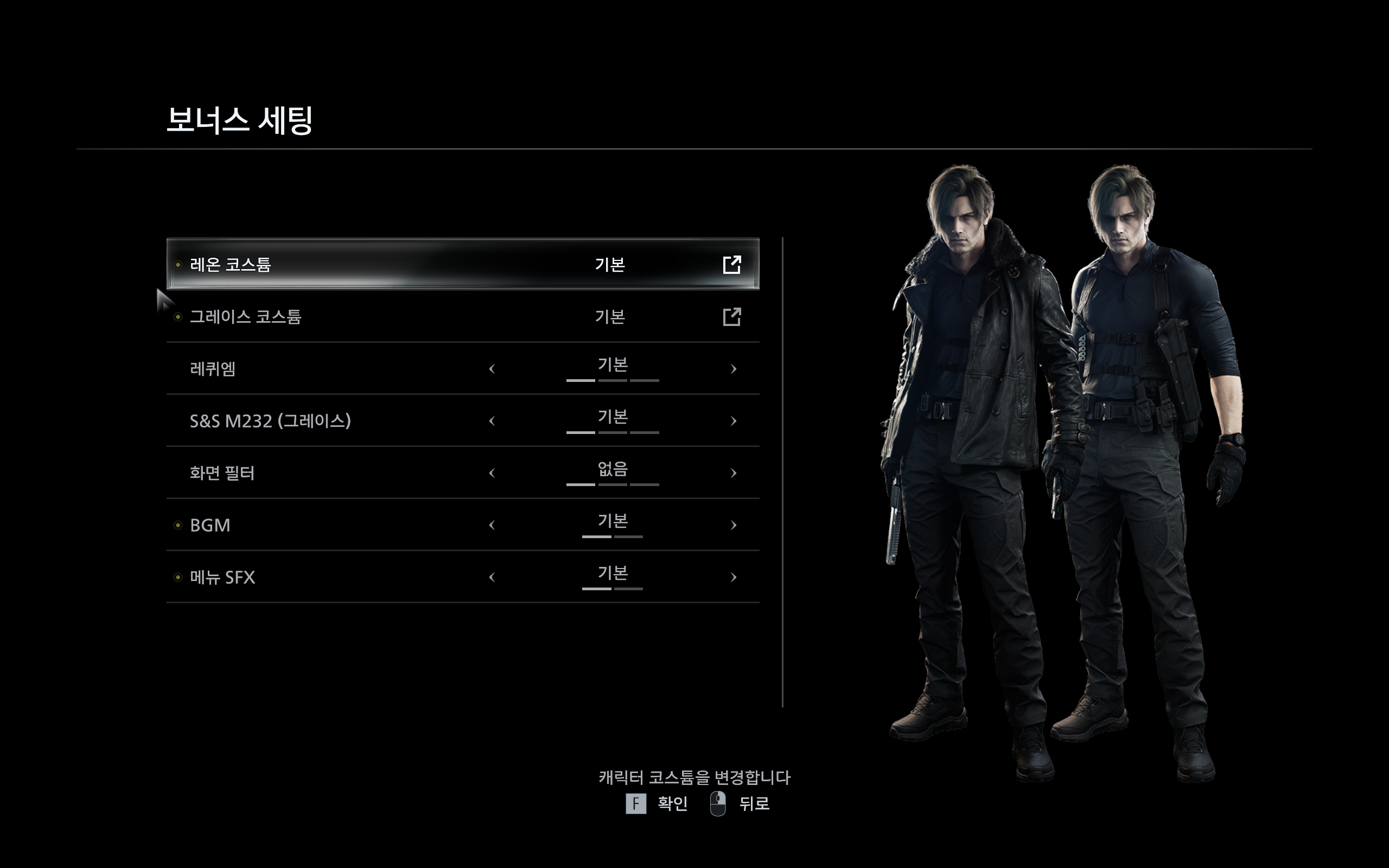This screenshot has width=1389, height=868.
Task: Choose the next BGM option
Action: pyautogui.click(x=733, y=525)
